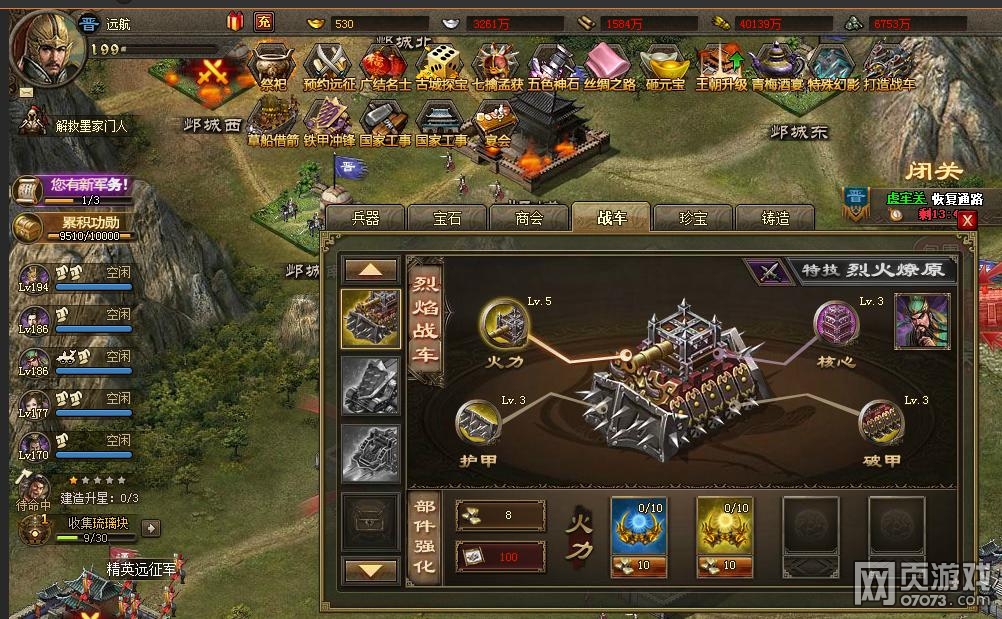Switch to the 珍宝 tab
Image resolution: width=1002 pixels, height=619 pixels.
693,218
